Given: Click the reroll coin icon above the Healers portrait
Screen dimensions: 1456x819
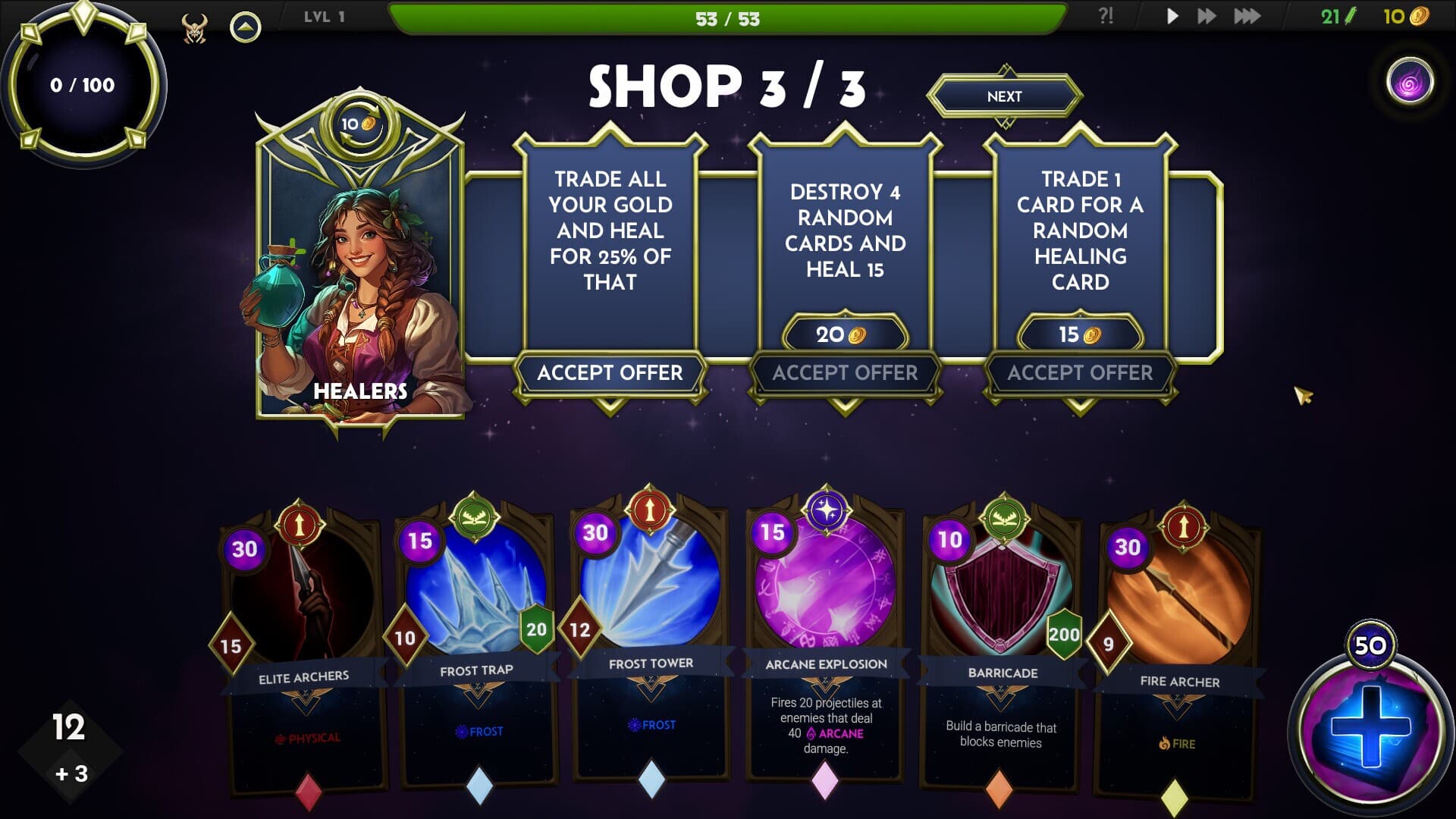Looking at the screenshot, I should 358,125.
